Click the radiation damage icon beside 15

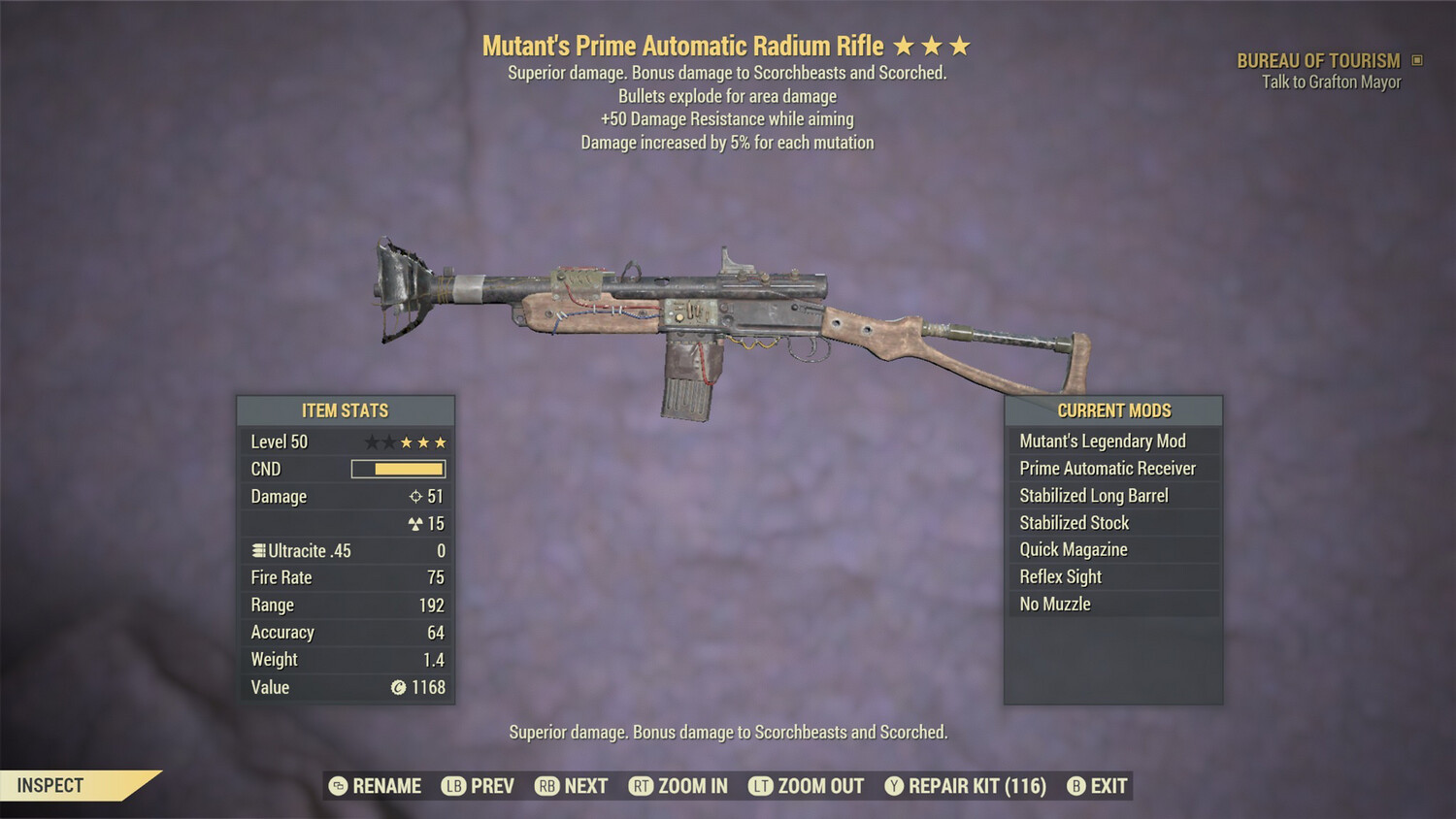[417, 523]
